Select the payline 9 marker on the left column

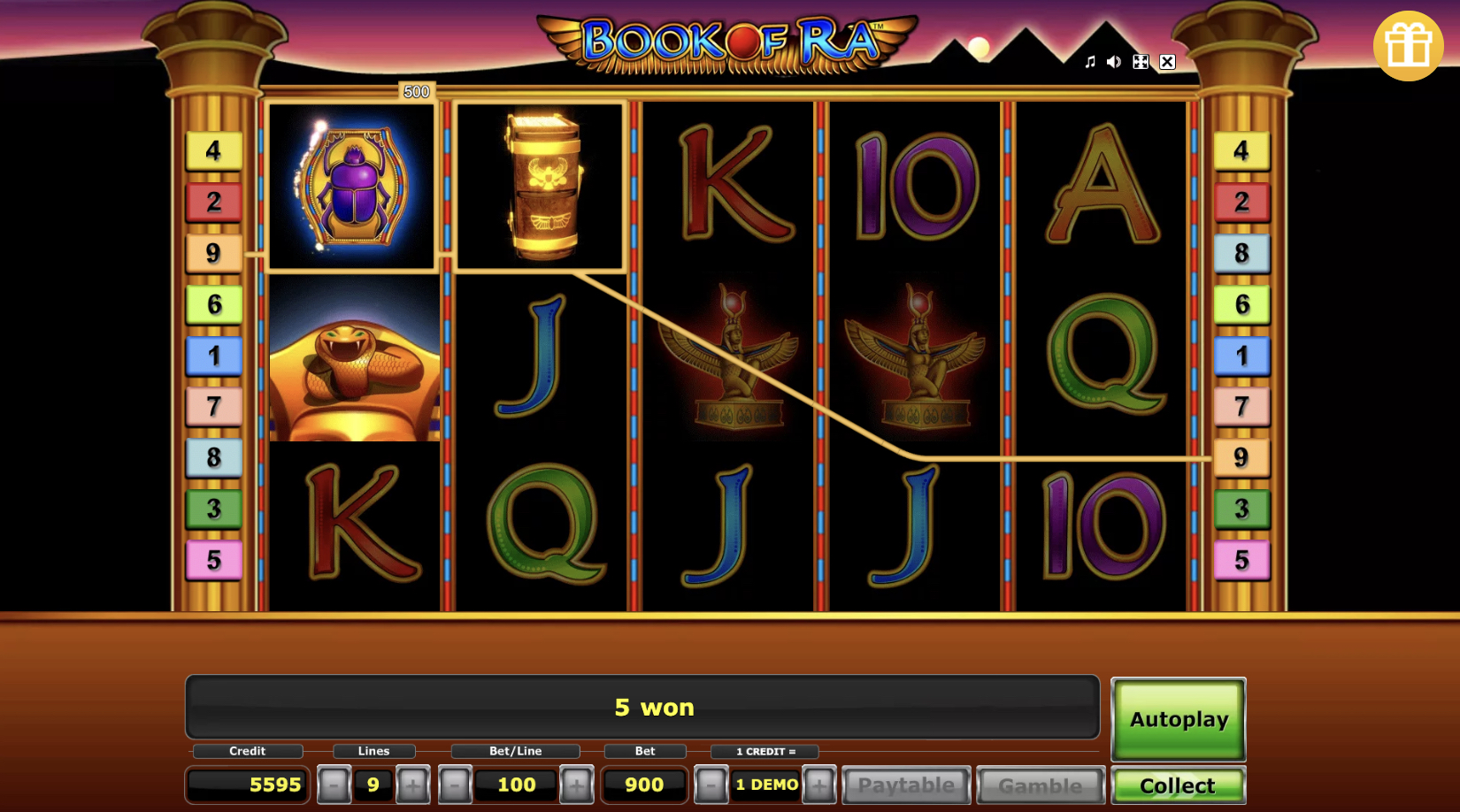(212, 253)
